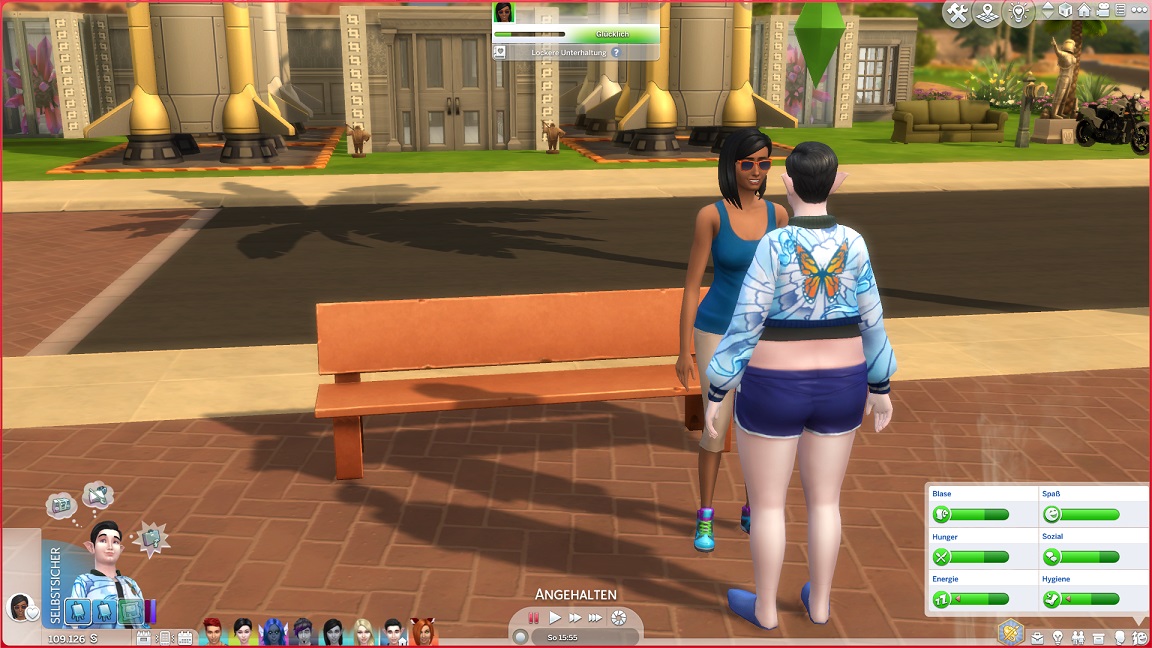Pause the game with the red pause button

pyautogui.click(x=534, y=618)
